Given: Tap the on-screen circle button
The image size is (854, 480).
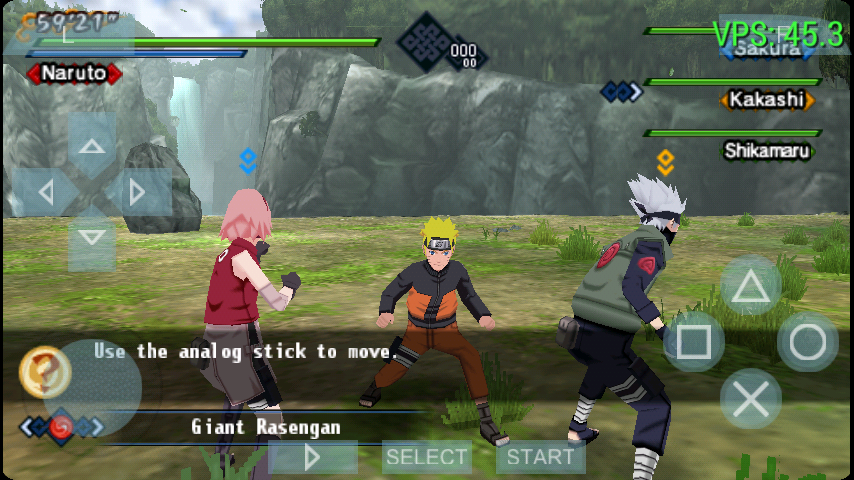Looking at the screenshot, I should coord(808,343).
